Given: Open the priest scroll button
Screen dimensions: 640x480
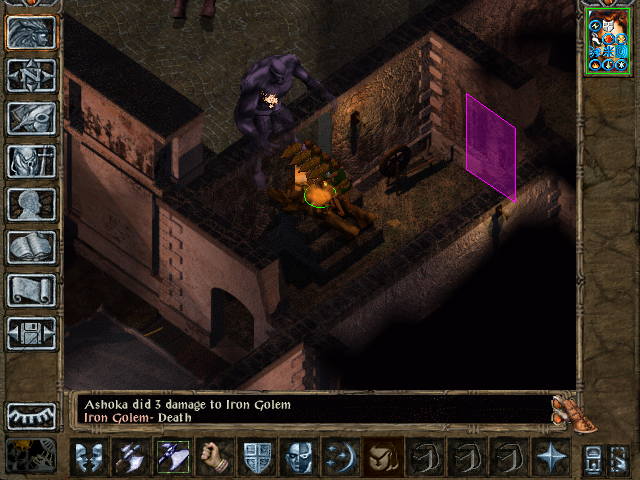Looking at the screenshot, I should 32,290.
